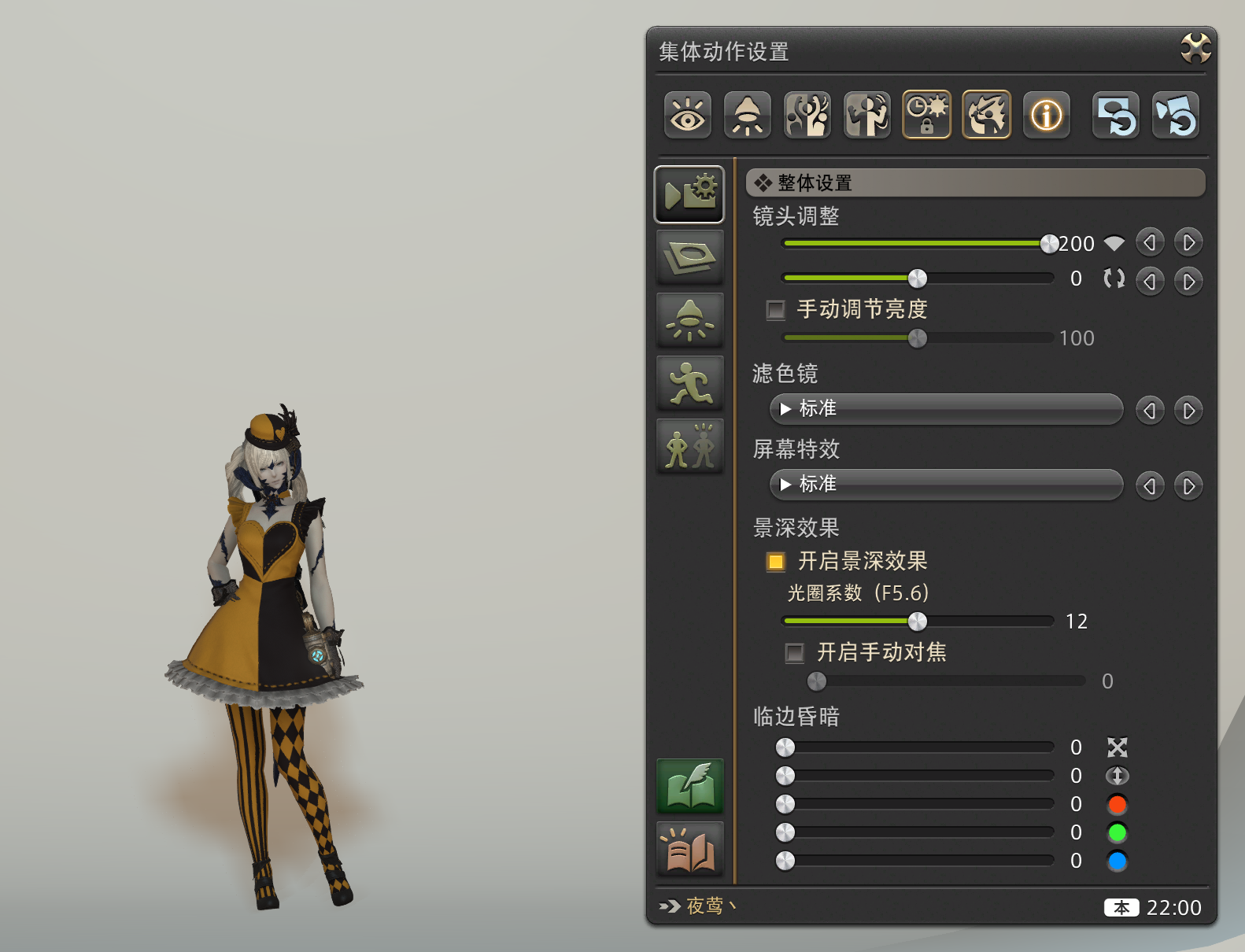Switch to the frame filter sidebar tab
The image size is (1245, 952).
coord(689,257)
